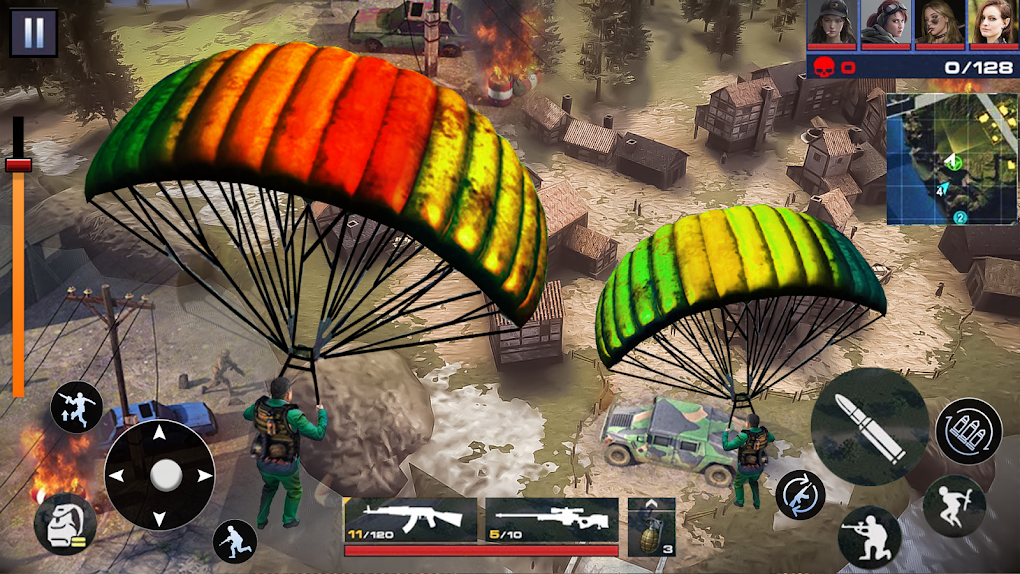Screen dimensions: 1020x574
Task: Select the assault rifle weapon slot
Action: click(410, 519)
